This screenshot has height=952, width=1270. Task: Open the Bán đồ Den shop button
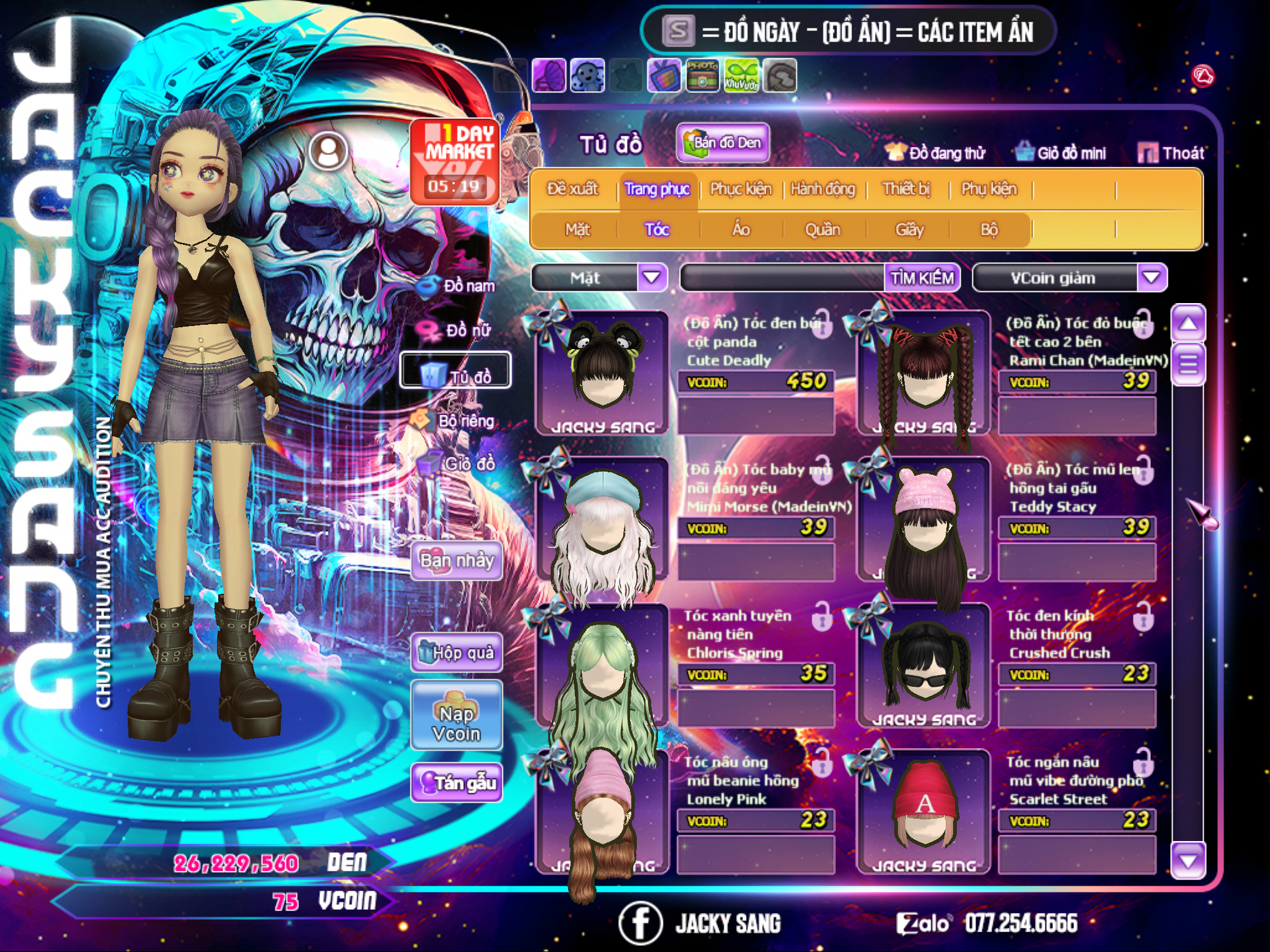[x=723, y=143]
